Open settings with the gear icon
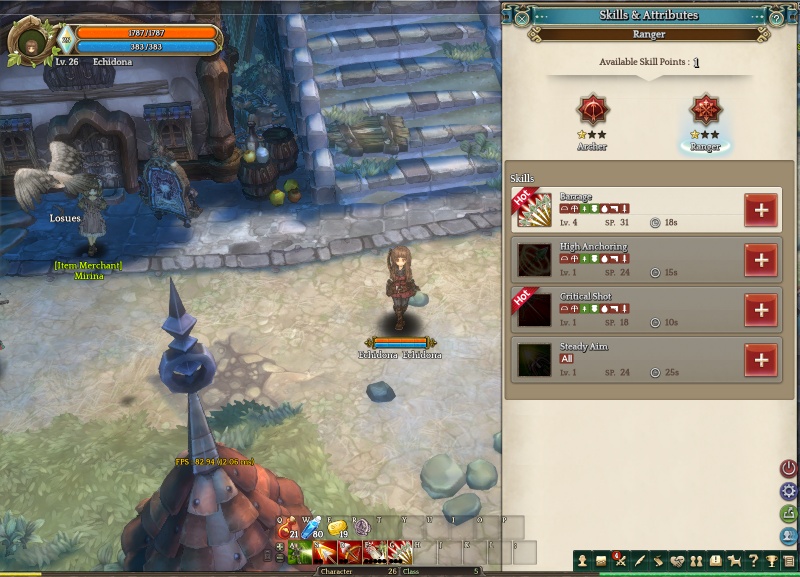800x577 pixels. pos(789,491)
